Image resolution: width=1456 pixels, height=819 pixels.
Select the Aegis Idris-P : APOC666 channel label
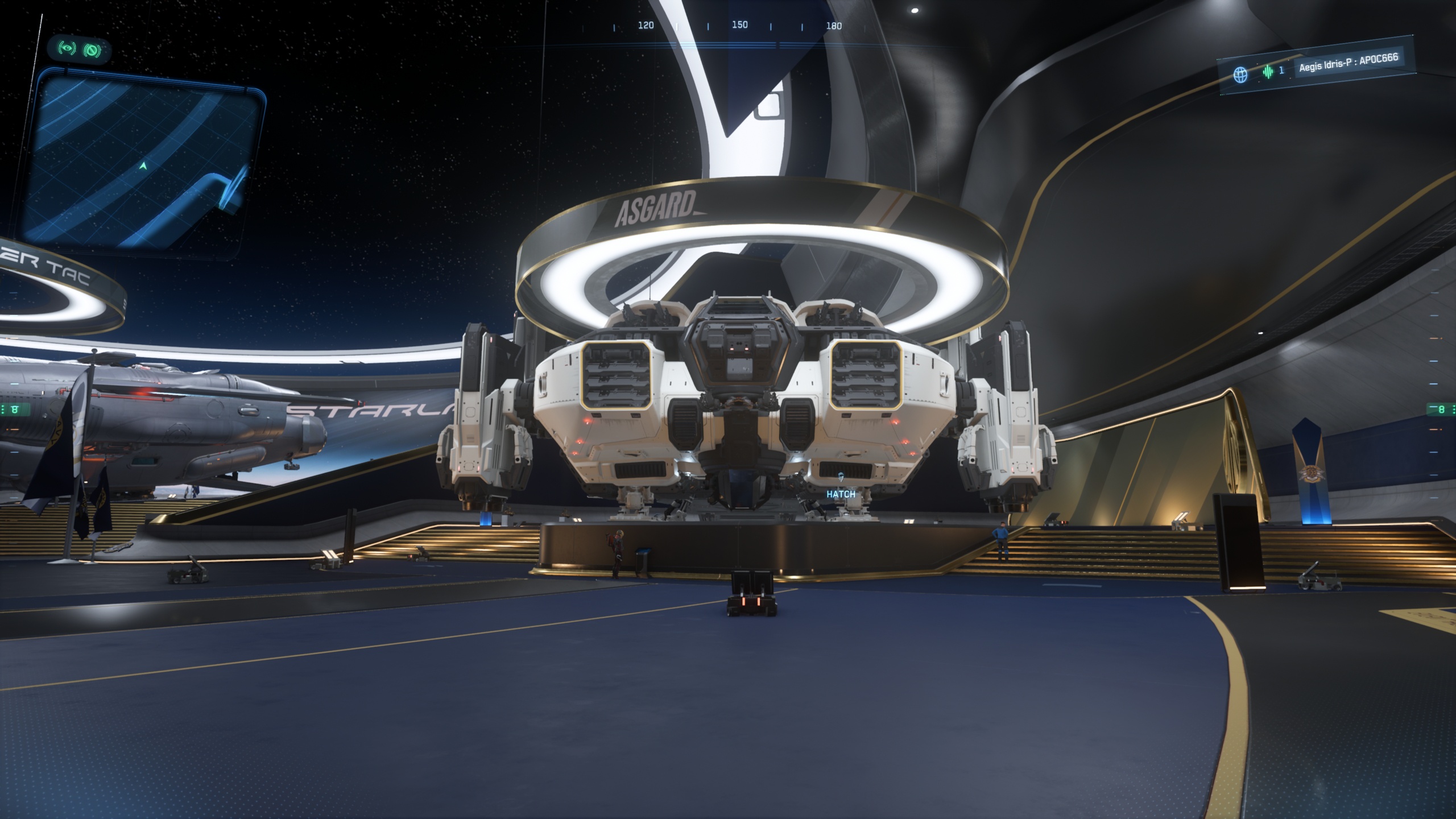click(1348, 63)
